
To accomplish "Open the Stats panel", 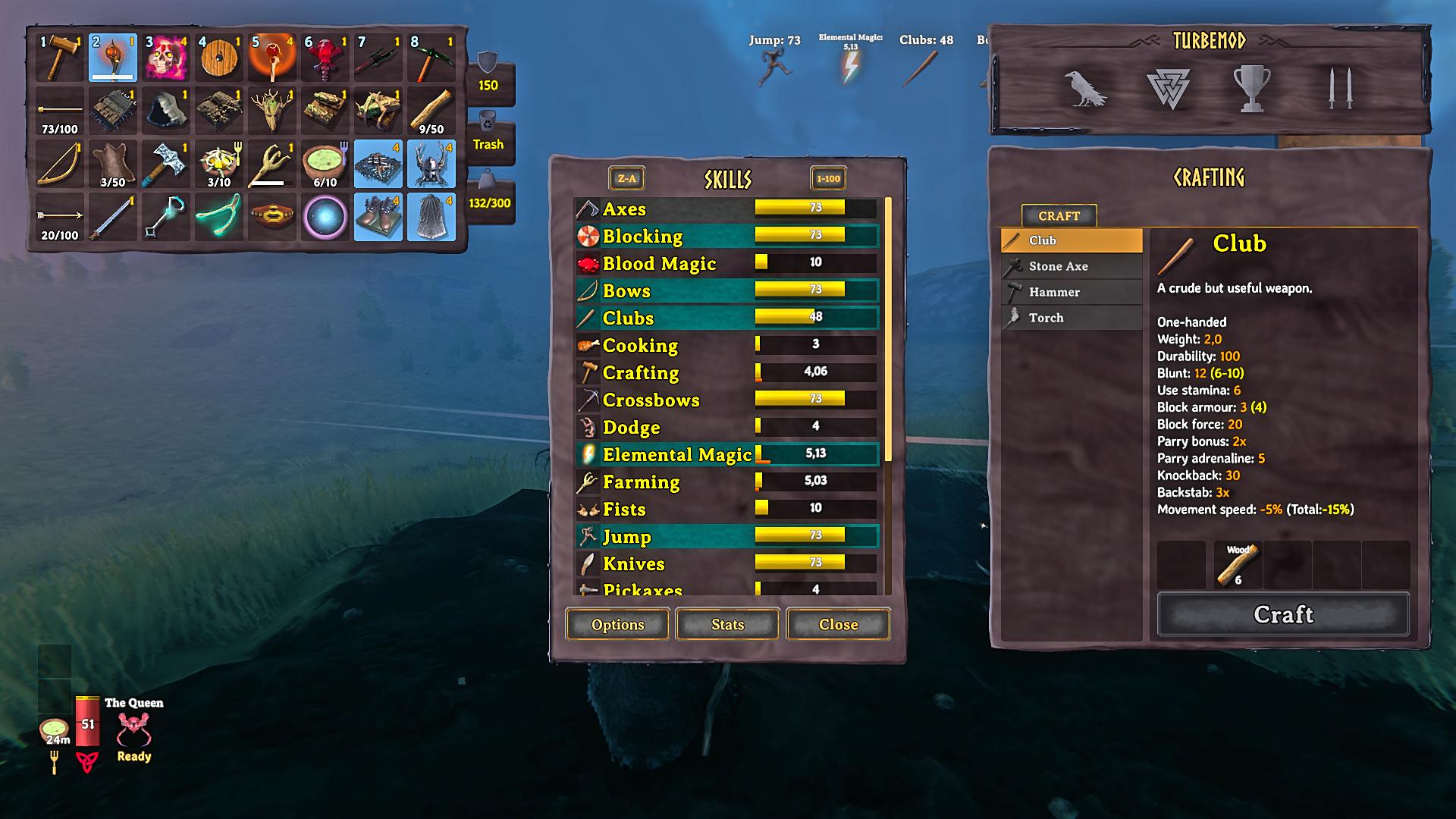I will pos(727,624).
